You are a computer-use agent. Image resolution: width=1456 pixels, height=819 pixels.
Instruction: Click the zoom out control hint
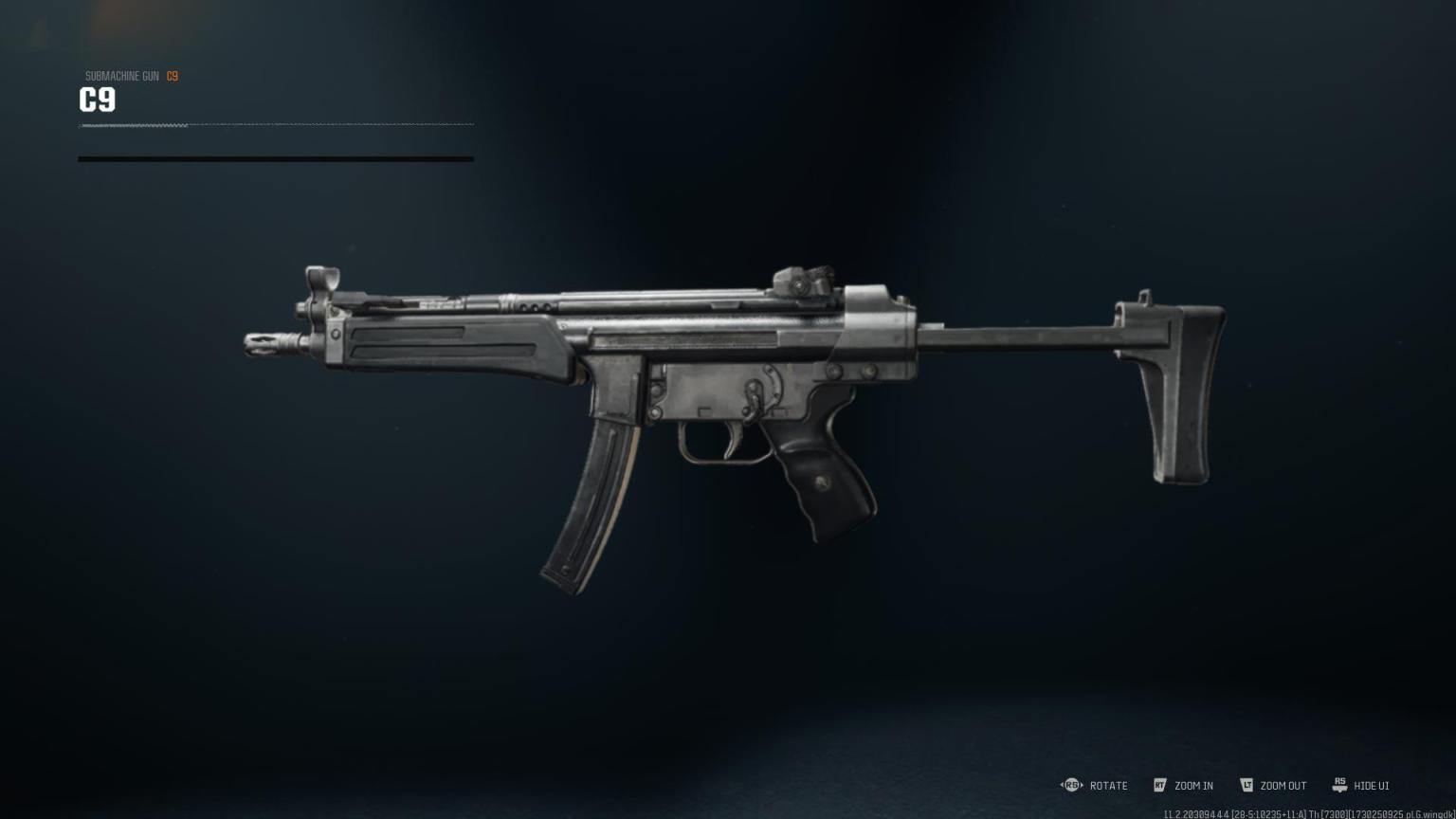click(x=1283, y=786)
